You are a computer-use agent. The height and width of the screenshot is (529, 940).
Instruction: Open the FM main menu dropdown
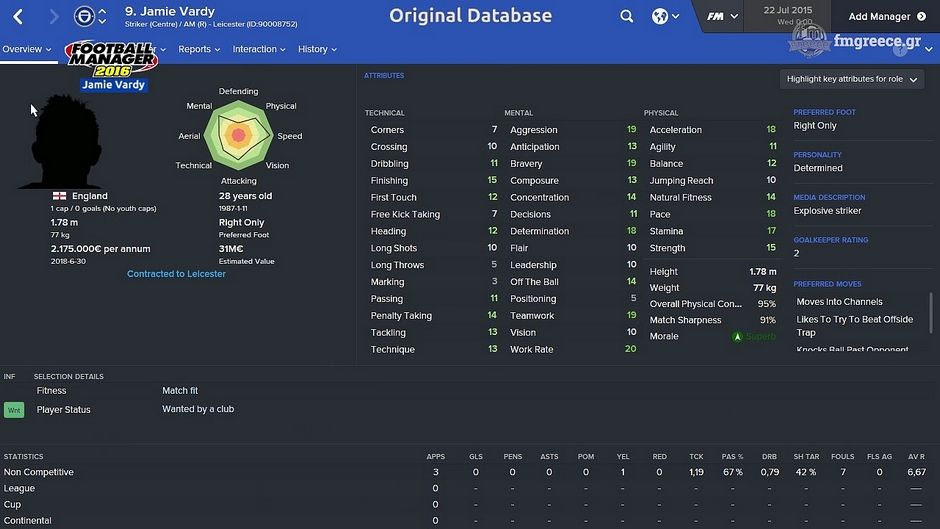pyautogui.click(x=722, y=16)
